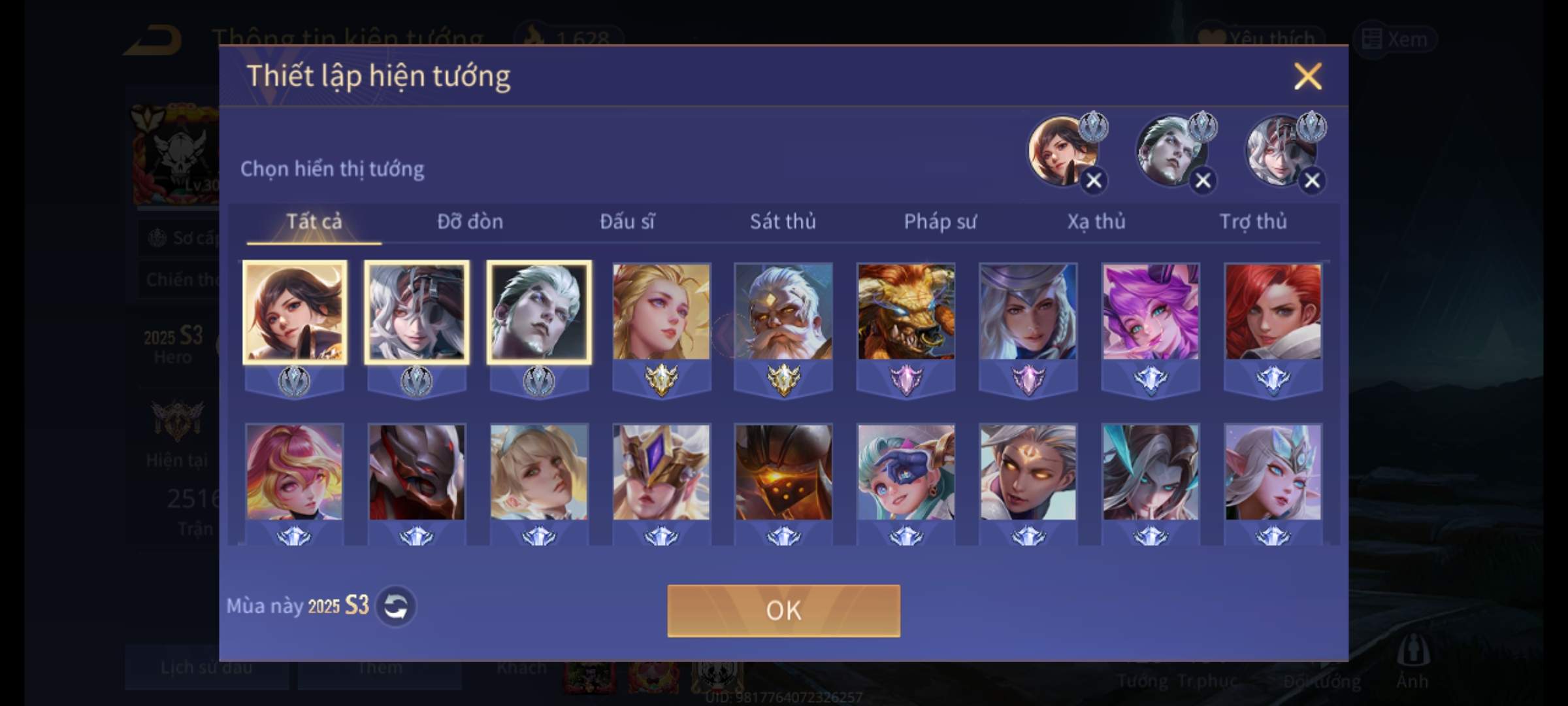The width and height of the screenshot is (1568, 706).
Task: Select the golden lion beast hero portrait
Action: pyautogui.click(x=906, y=312)
